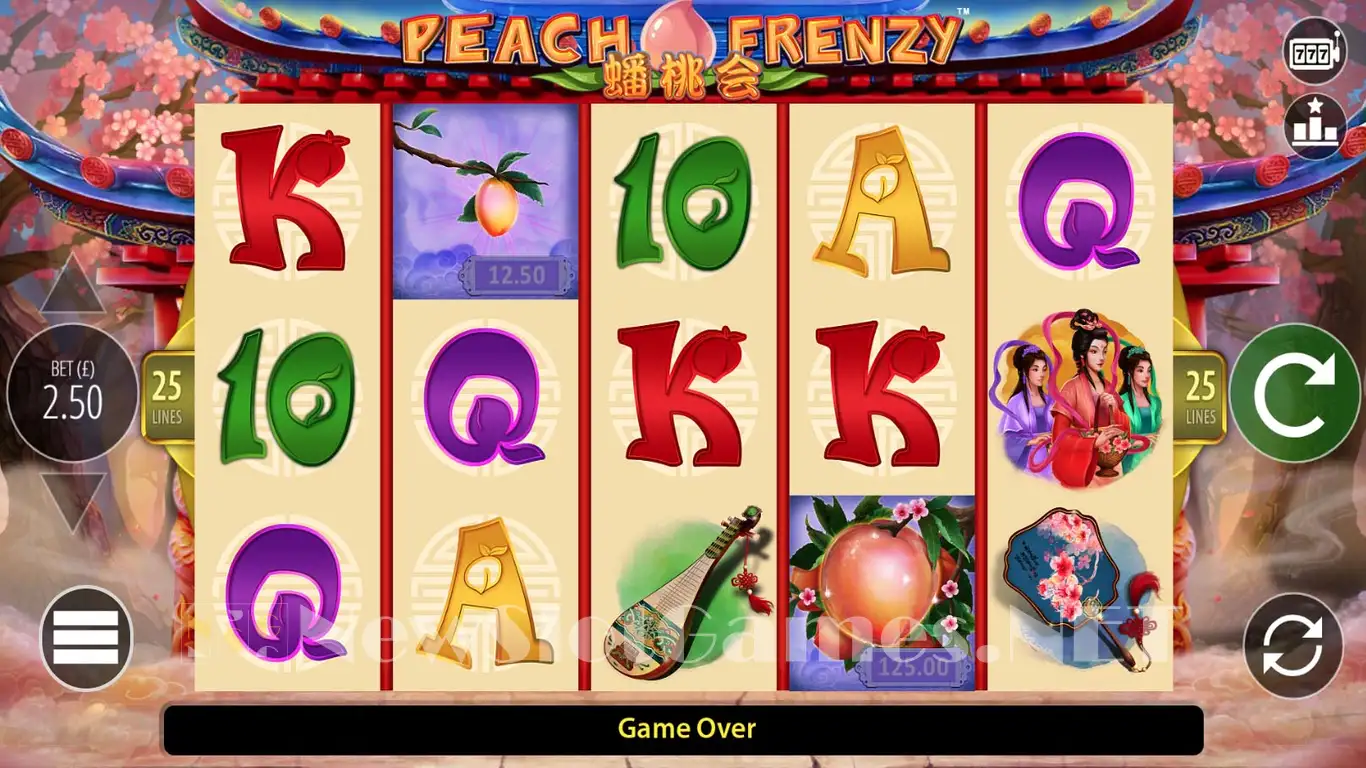This screenshot has height=768, width=1366.
Task: Decrease the bet with the down arrow
Action: (72, 500)
